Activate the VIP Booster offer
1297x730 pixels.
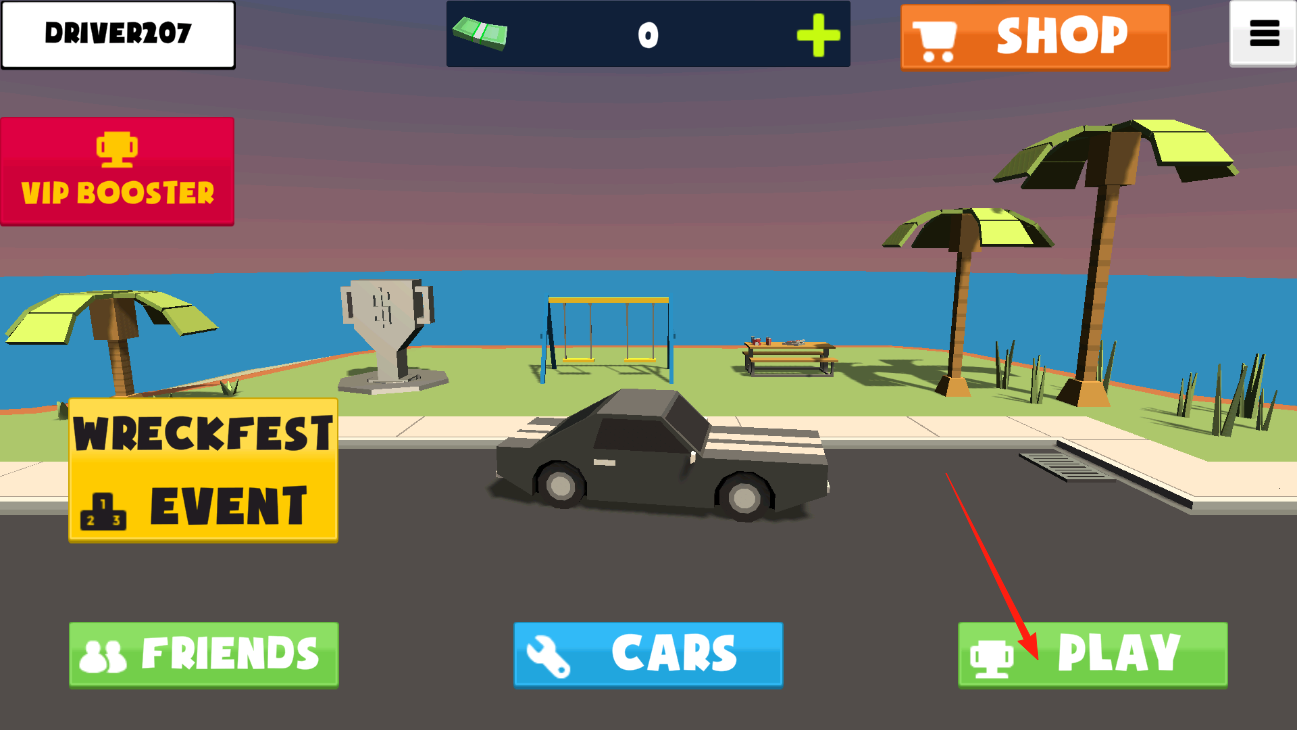pos(117,171)
